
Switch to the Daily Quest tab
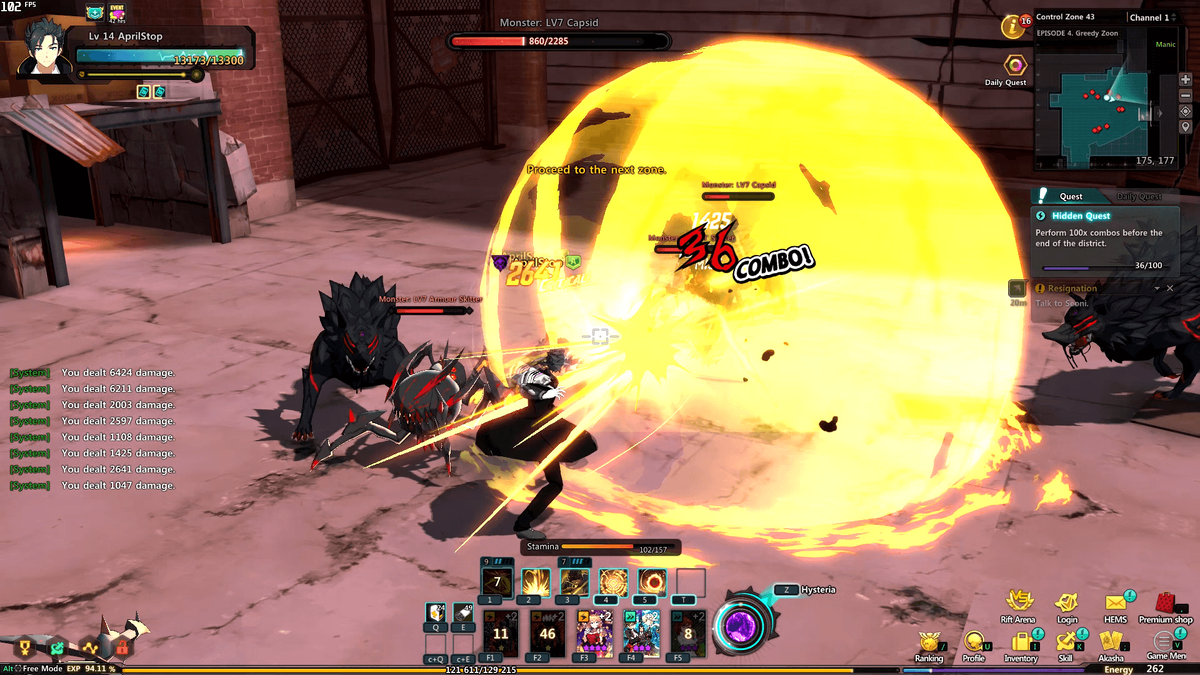1138,197
